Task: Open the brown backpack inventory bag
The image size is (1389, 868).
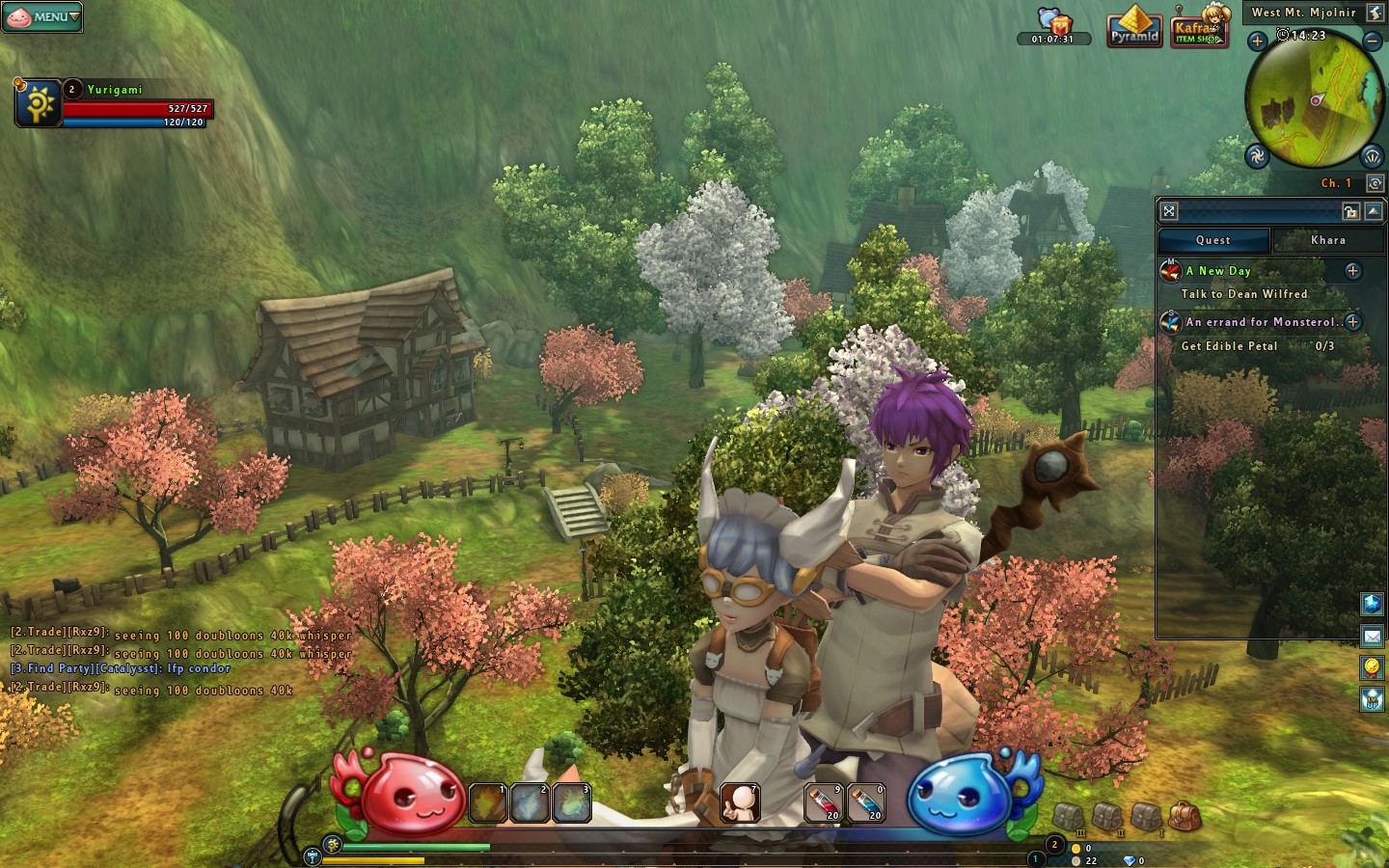Action: [1184, 815]
